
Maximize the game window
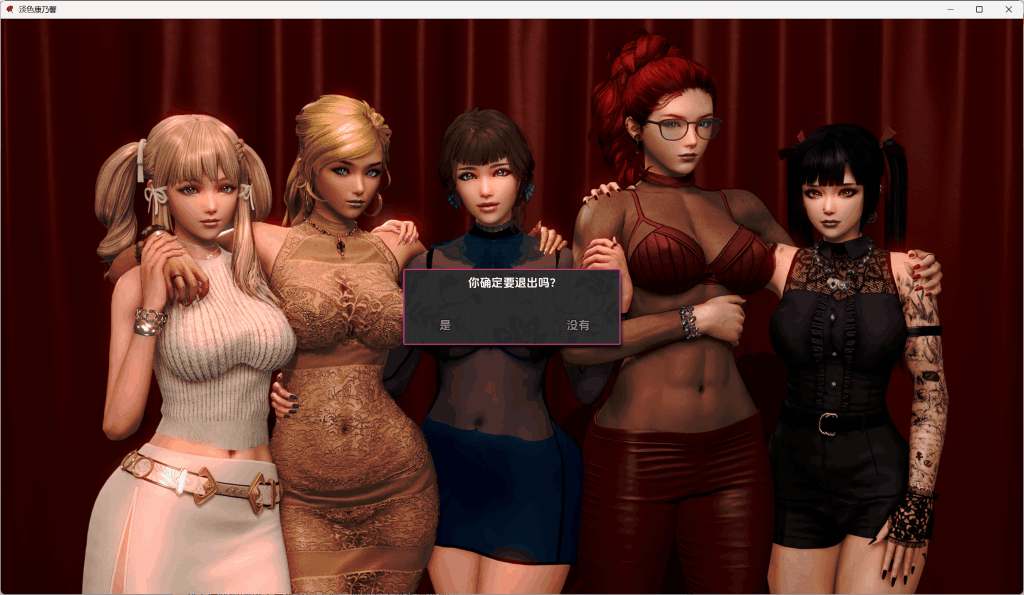979,9
